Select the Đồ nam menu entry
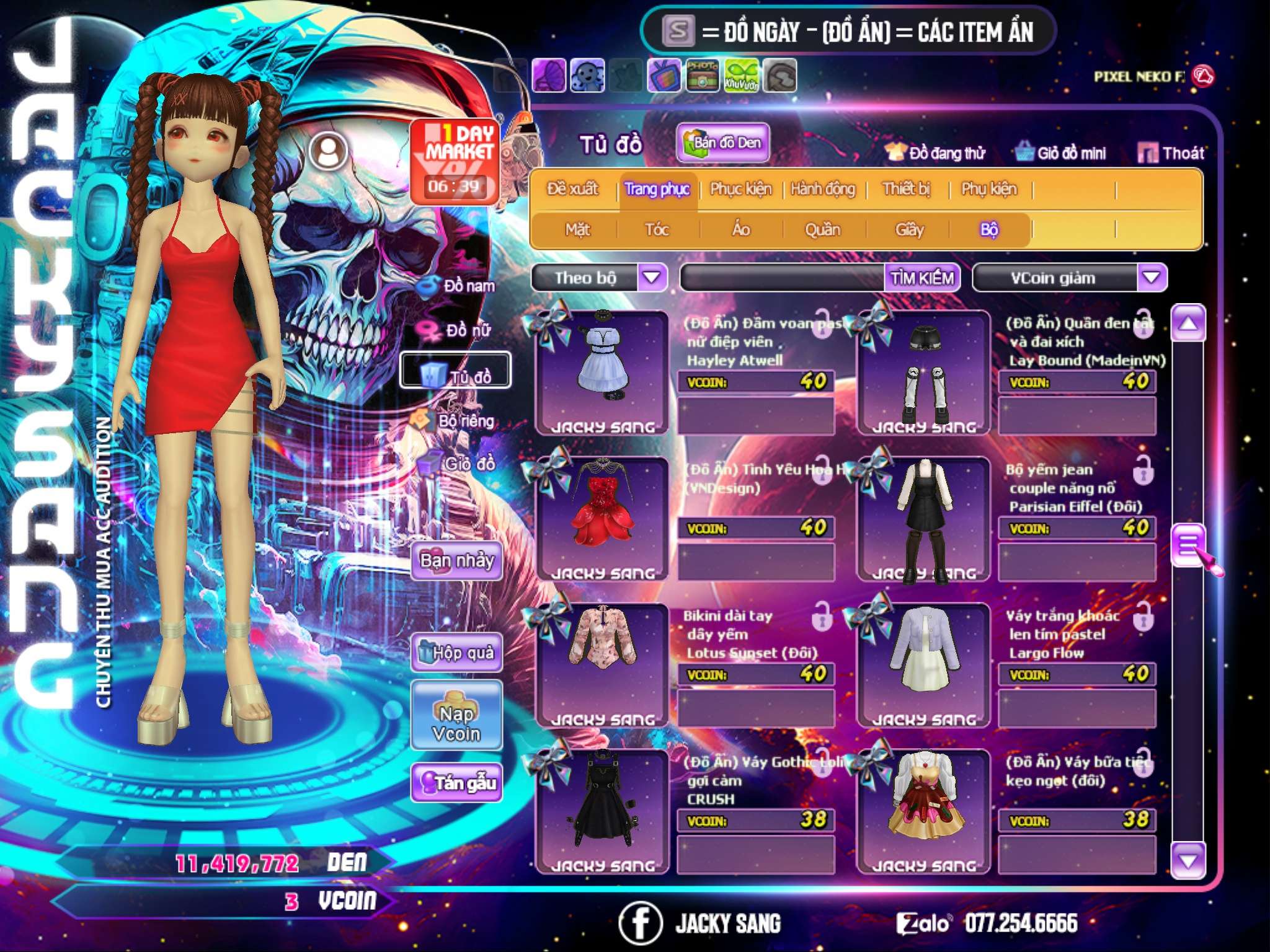The image size is (1270, 952). (x=458, y=286)
